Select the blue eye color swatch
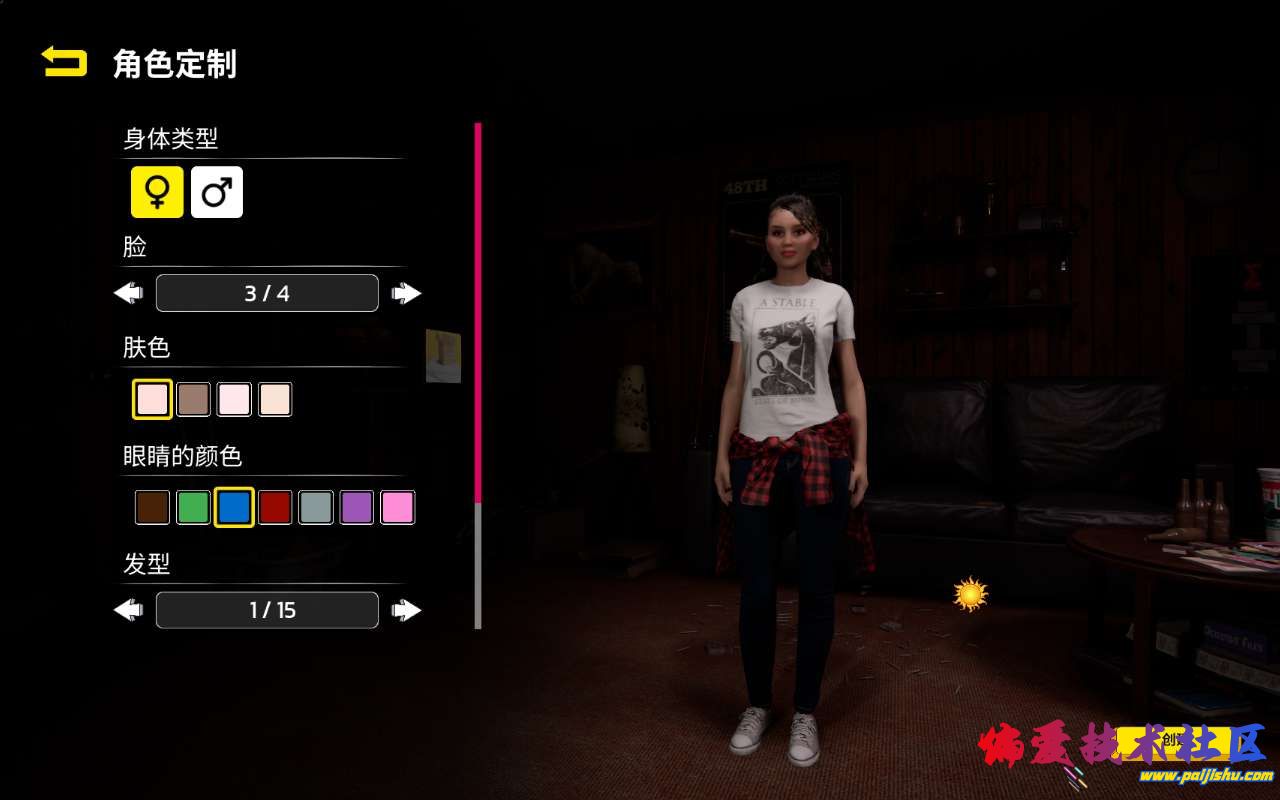This screenshot has height=800, width=1280. tap(234, 508)
